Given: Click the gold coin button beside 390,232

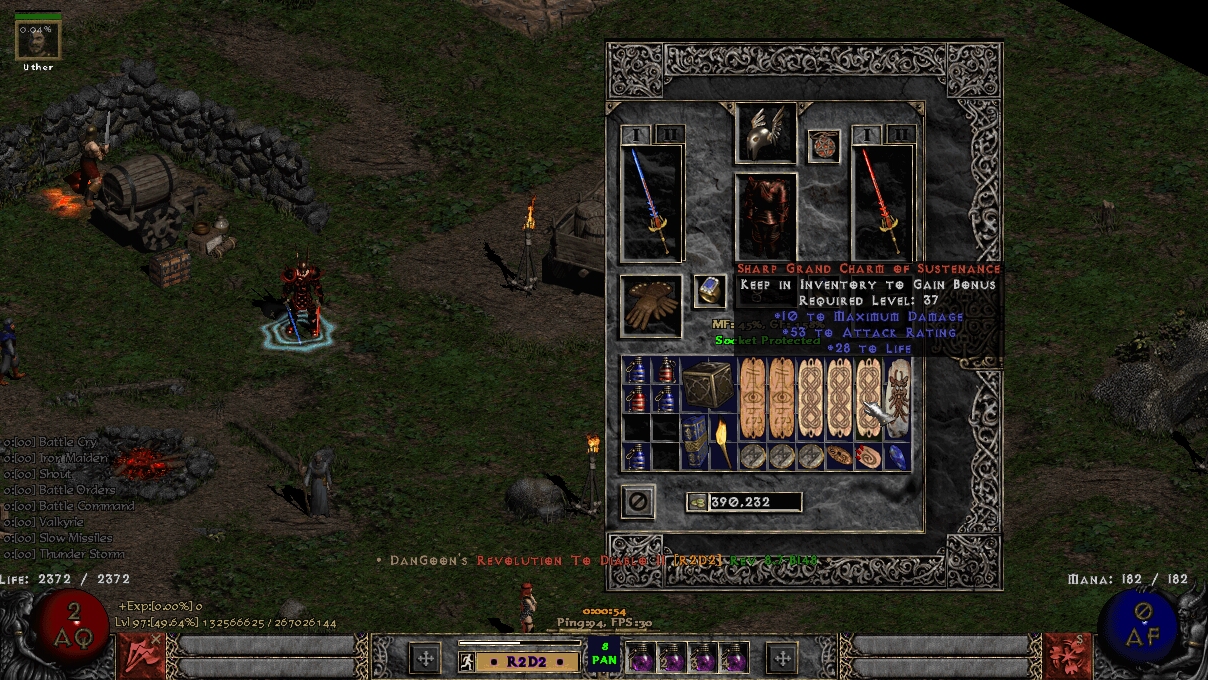Looking at the screenshot, I should pos(696,502).
